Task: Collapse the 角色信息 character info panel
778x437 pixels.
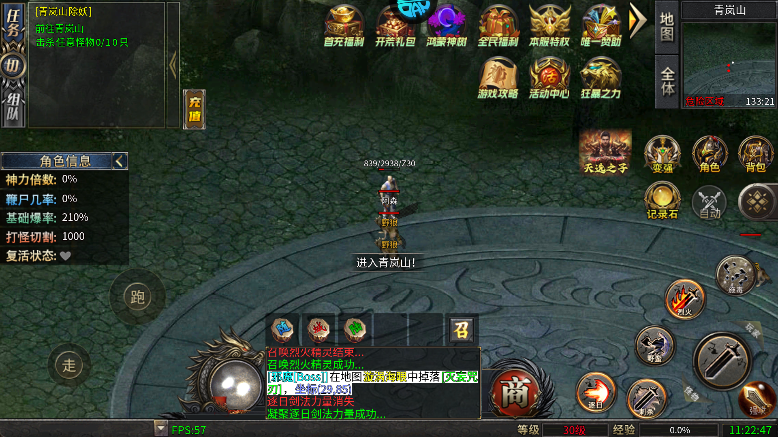Action: pos(120,160)
